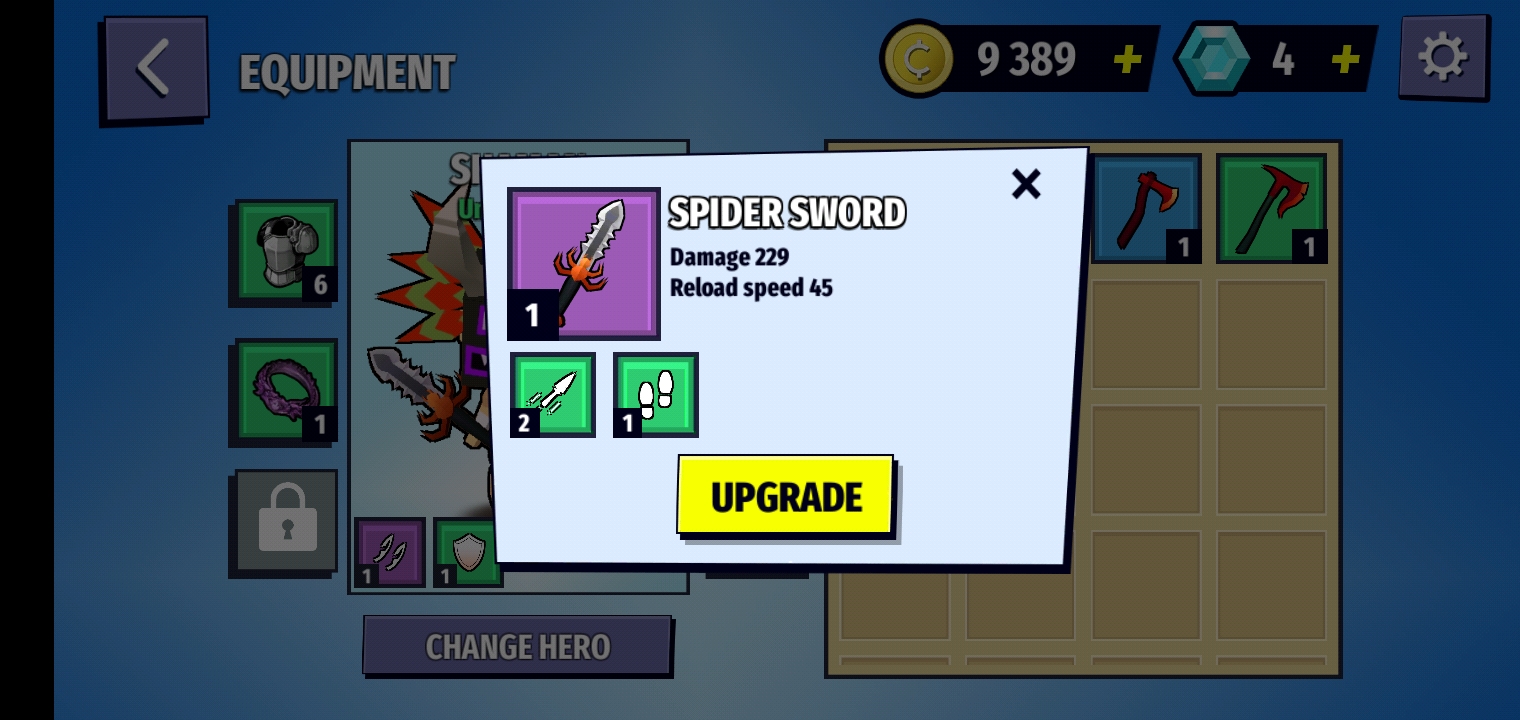This screenshot has height=720, width=1520.
Task: Select the axe in the blue inventory slot
Action: click(1146, 208)
